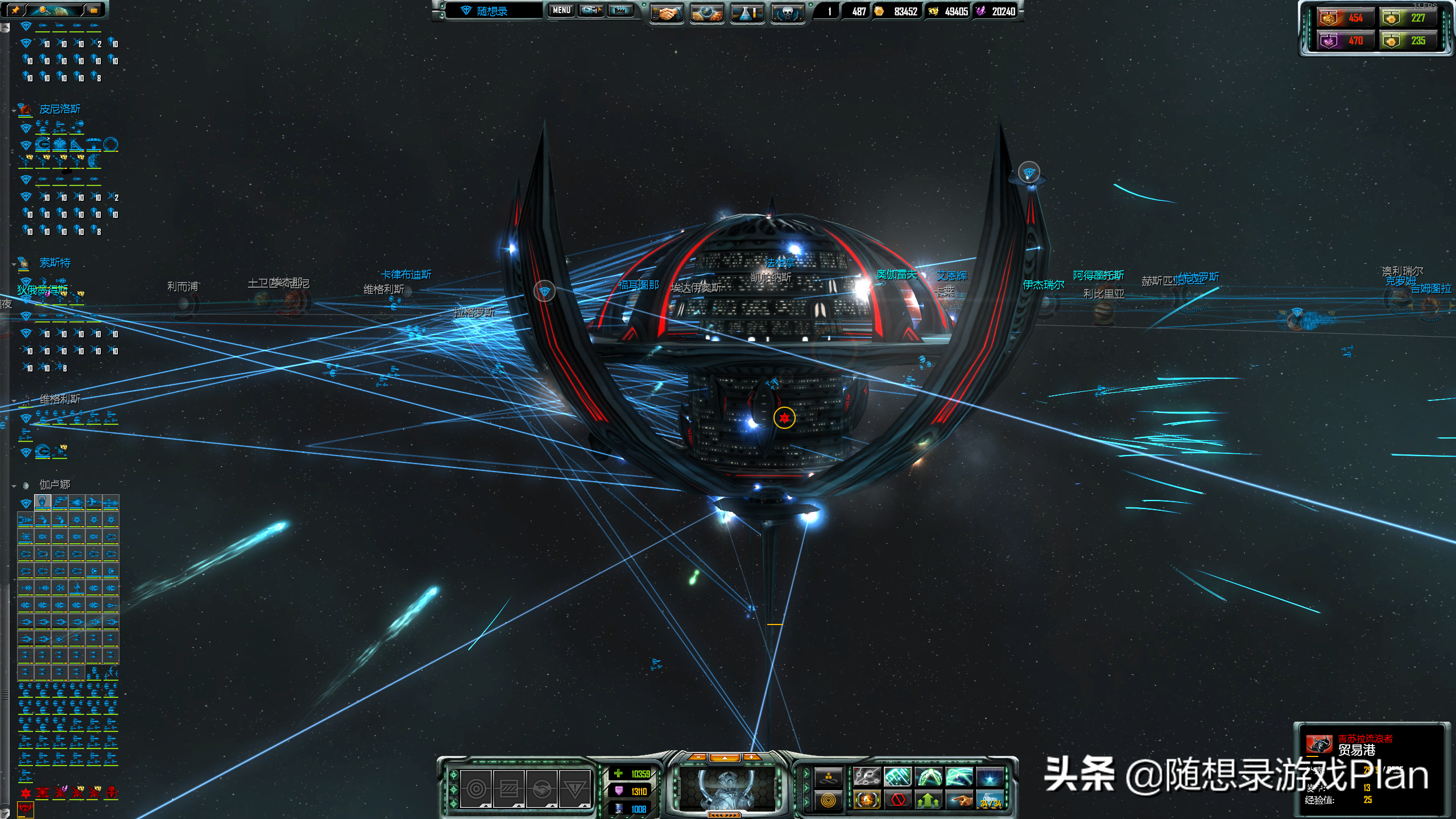The image size is (1456, 819).
Task: Open the MENU button
Action: [561, 10]
